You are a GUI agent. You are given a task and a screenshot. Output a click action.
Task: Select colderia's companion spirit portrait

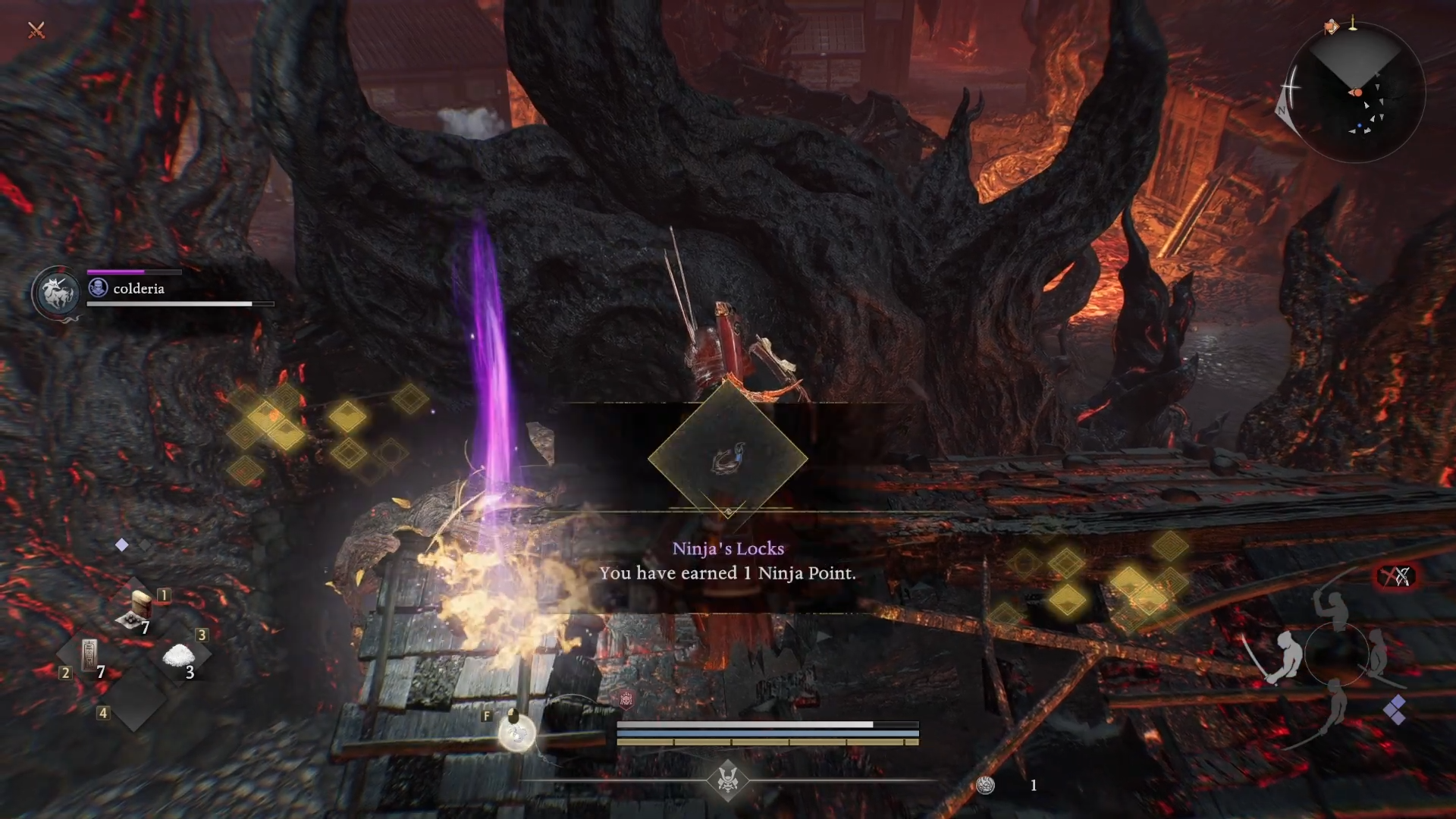point(56,293)
